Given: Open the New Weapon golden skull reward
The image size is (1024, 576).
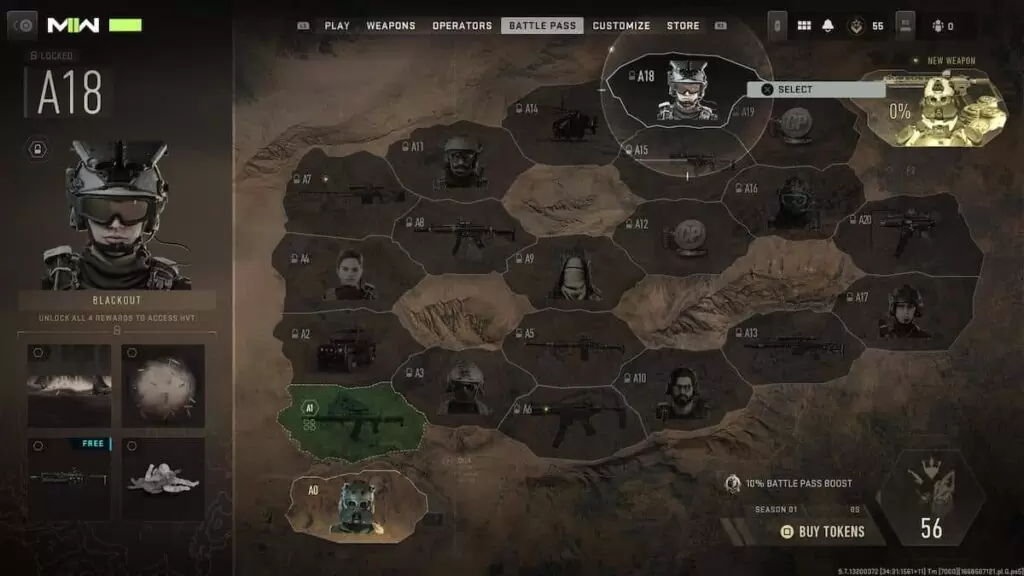Looking at the screenshot, I should 936,110.
